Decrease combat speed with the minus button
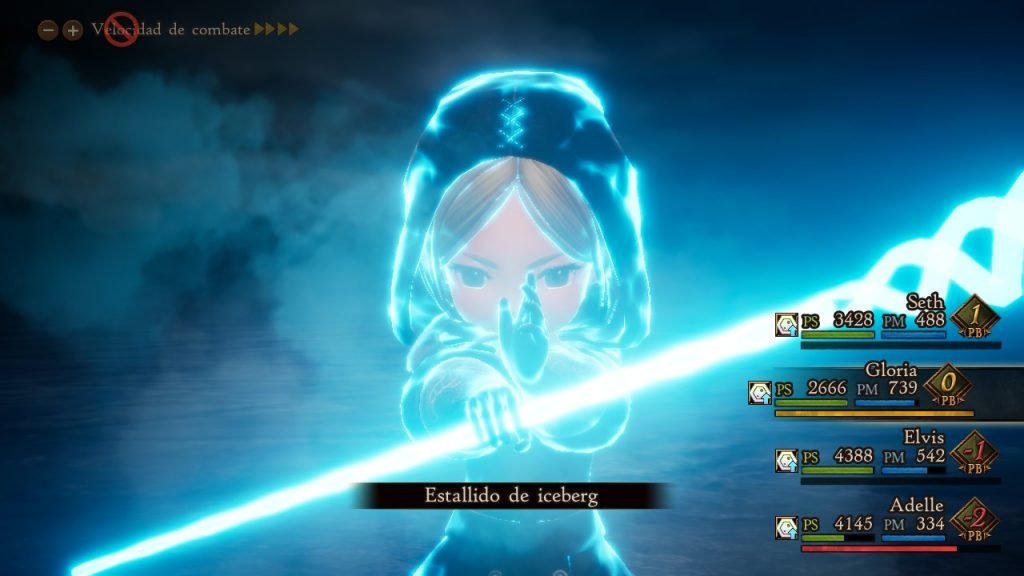Viewport: 1024px width, 576px height. [x=47, y=30]
